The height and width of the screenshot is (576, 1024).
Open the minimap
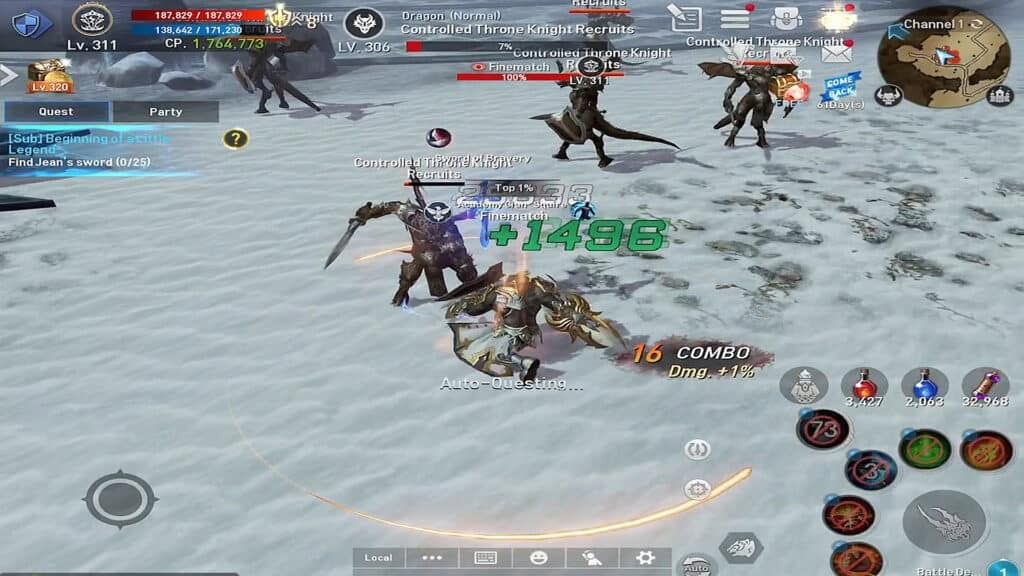[943, 58]
